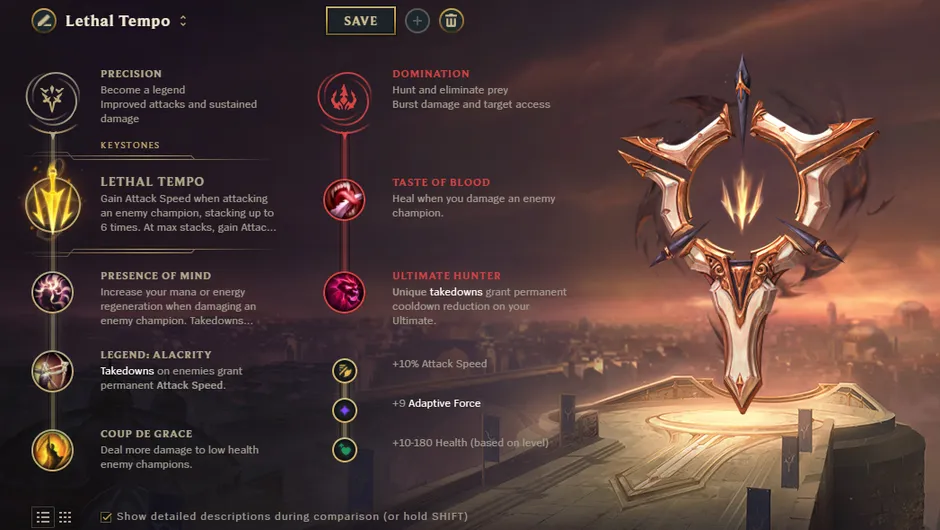
Task: Open the Domination secondary path icon
Action: tap(344, 96)
